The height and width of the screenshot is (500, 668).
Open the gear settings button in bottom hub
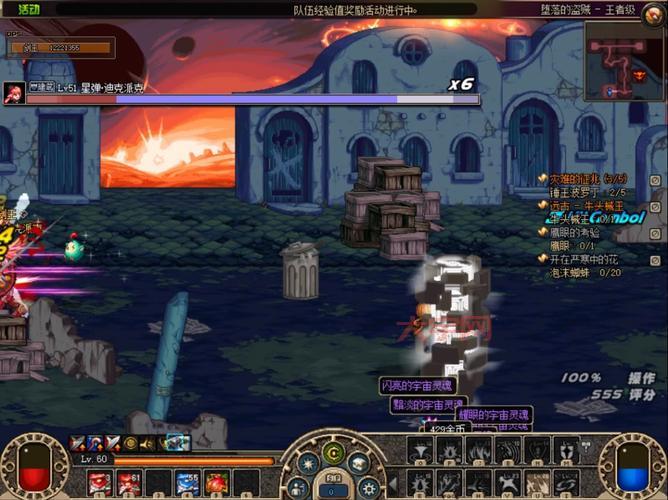pos(368,487)
